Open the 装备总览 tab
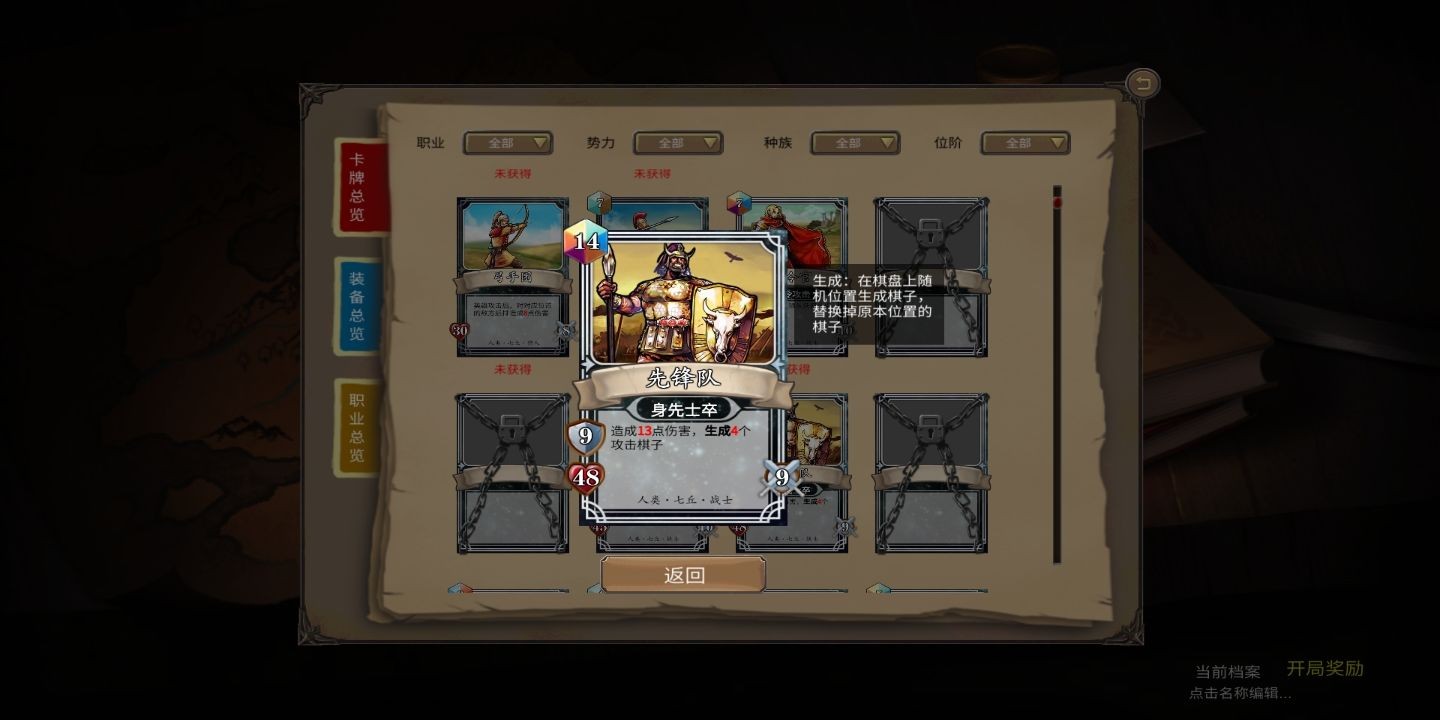Viewport: 1440px width, 720px height. [x=357, y=306]
